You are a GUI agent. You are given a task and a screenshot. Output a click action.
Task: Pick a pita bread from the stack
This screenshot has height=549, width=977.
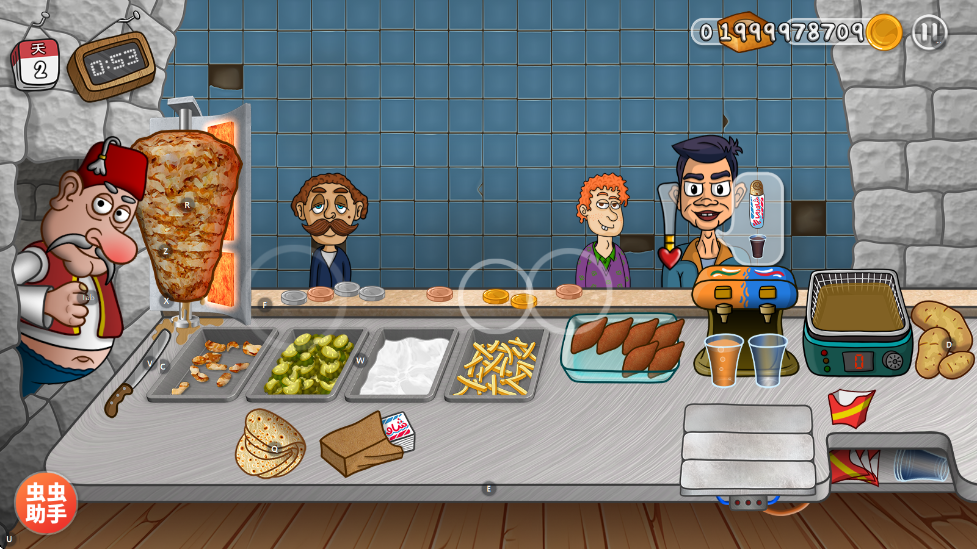[x=269, y=443]
